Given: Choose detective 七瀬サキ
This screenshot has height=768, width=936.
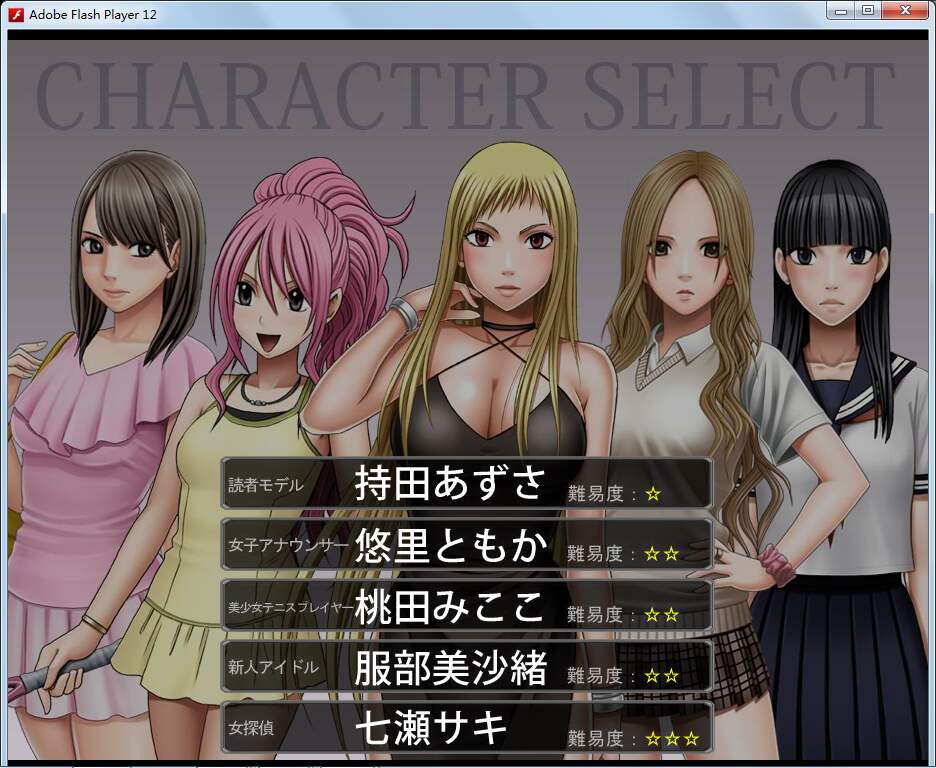Looking at the screenshot, I should point(466,728).
